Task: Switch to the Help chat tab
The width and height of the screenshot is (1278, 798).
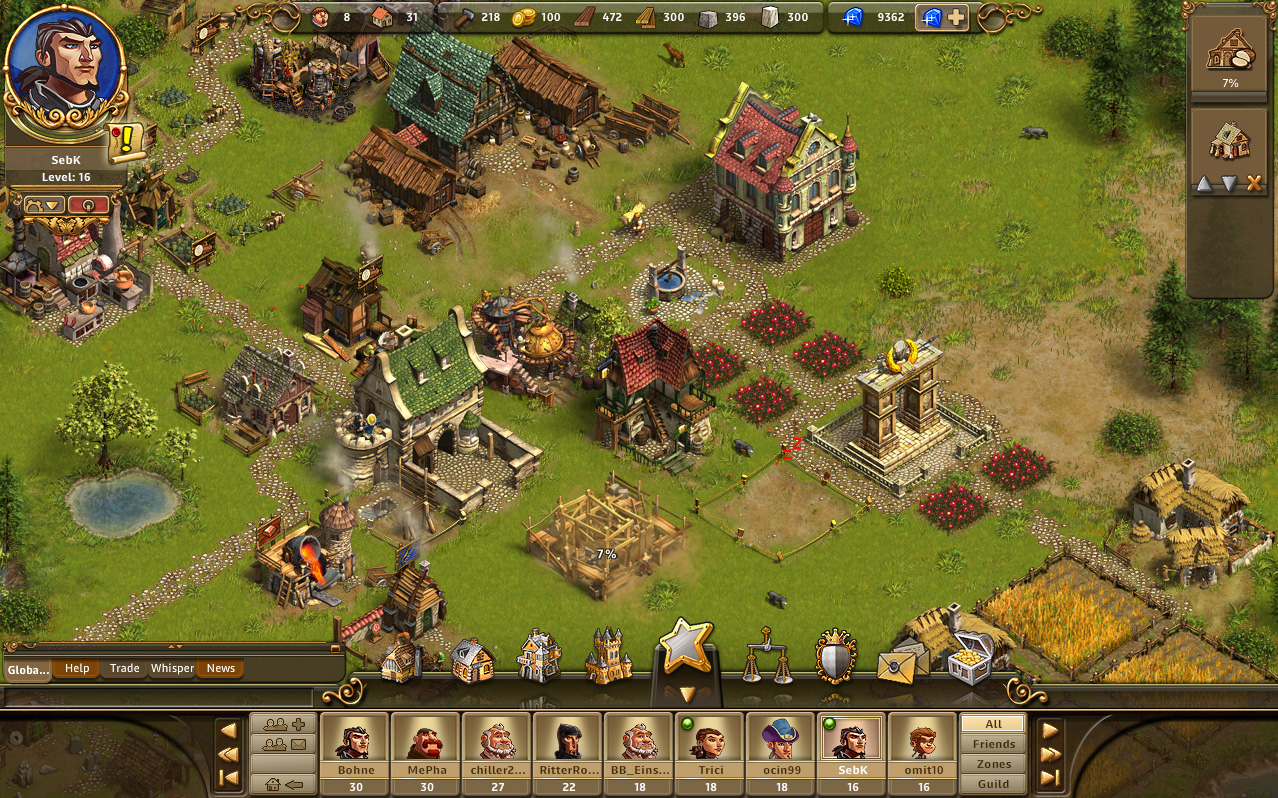Action: coord(77,668)
